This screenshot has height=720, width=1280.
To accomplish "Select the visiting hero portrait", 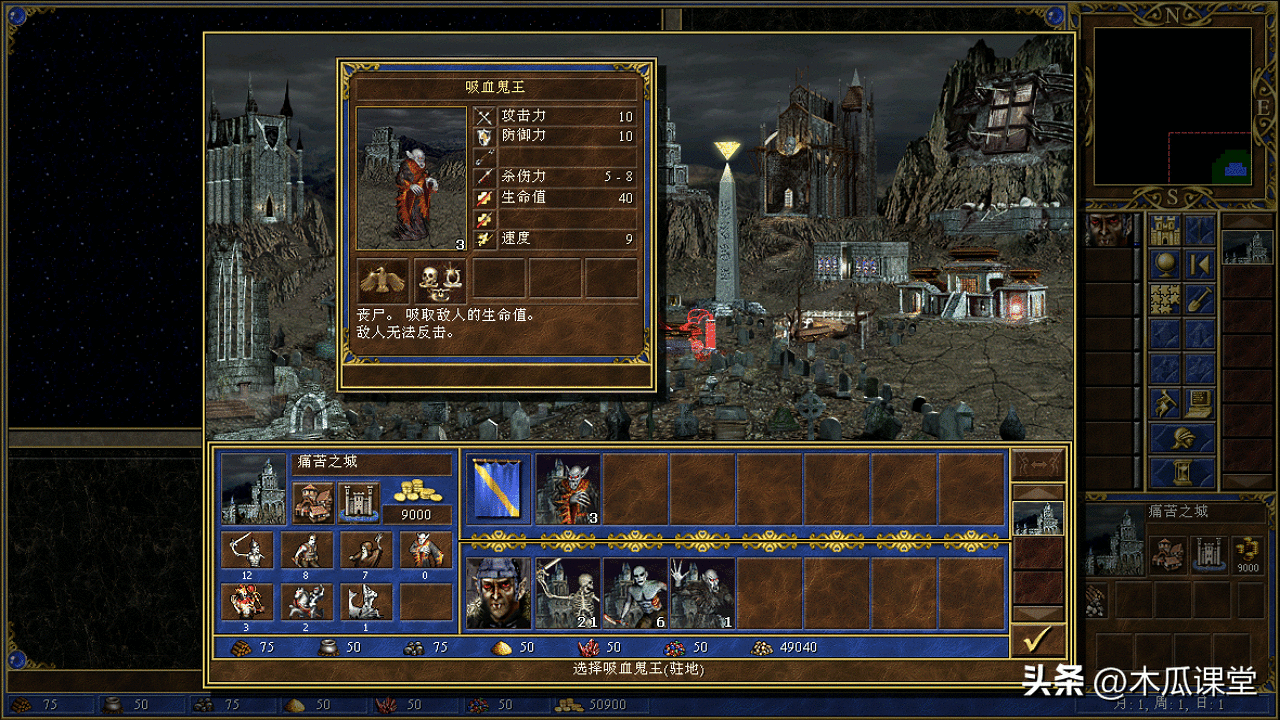I will (498, 593).
